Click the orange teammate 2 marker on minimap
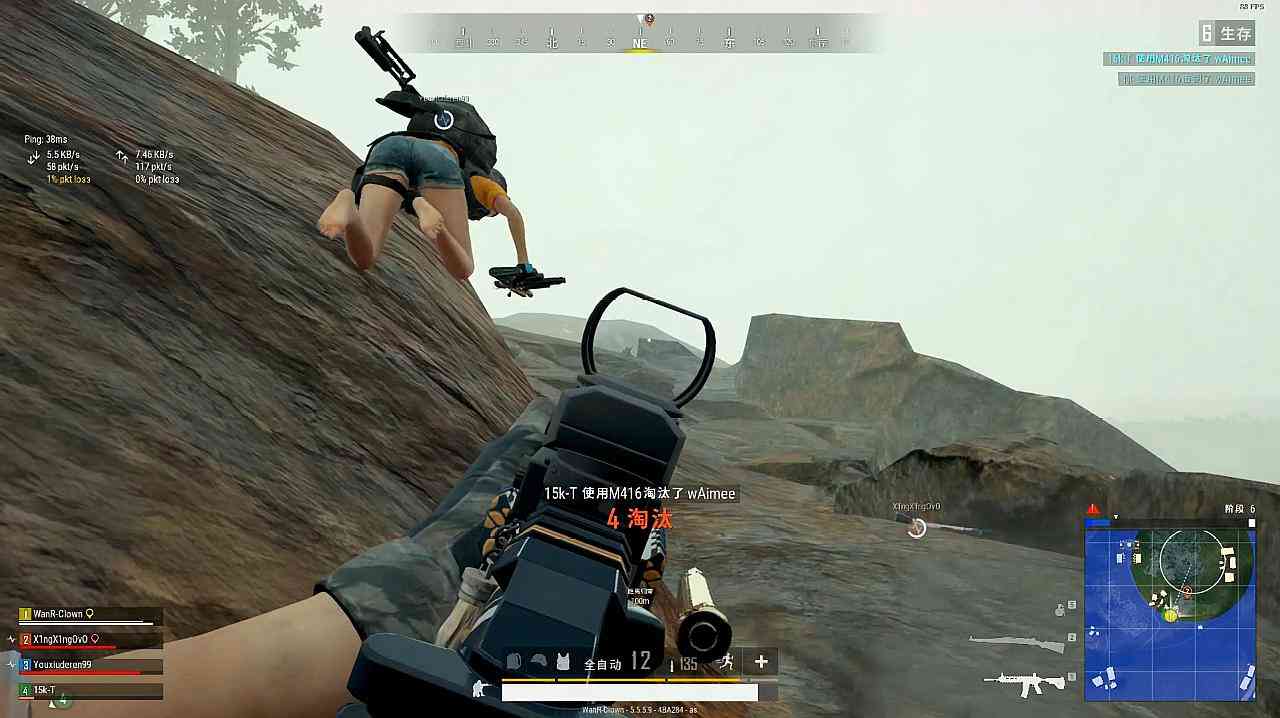 point(1187,592)
